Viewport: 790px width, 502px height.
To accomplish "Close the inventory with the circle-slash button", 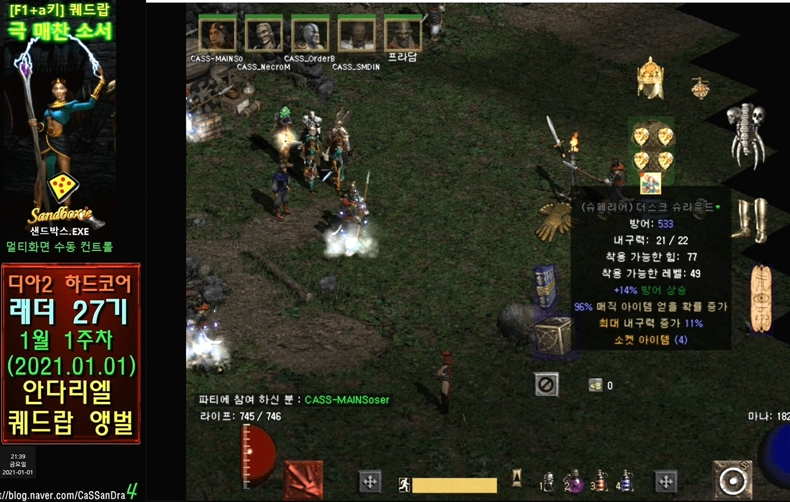I will pyautogui.click(x=546, y=384).
